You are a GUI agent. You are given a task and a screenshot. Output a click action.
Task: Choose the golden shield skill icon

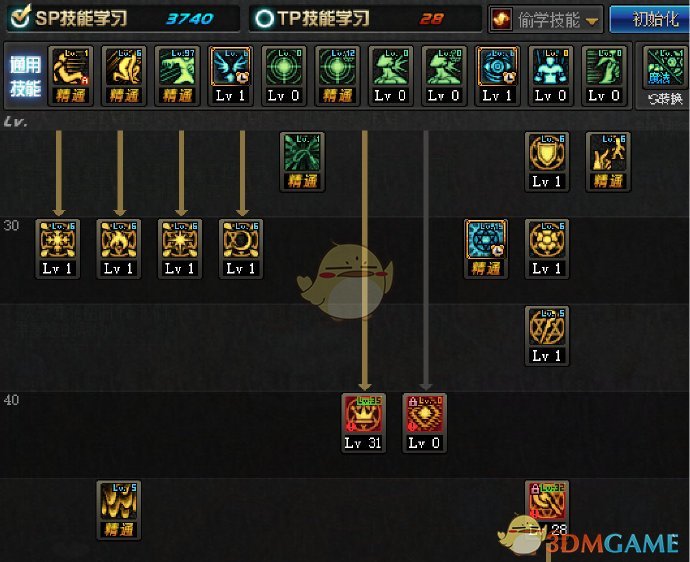[x=547, y=153]
